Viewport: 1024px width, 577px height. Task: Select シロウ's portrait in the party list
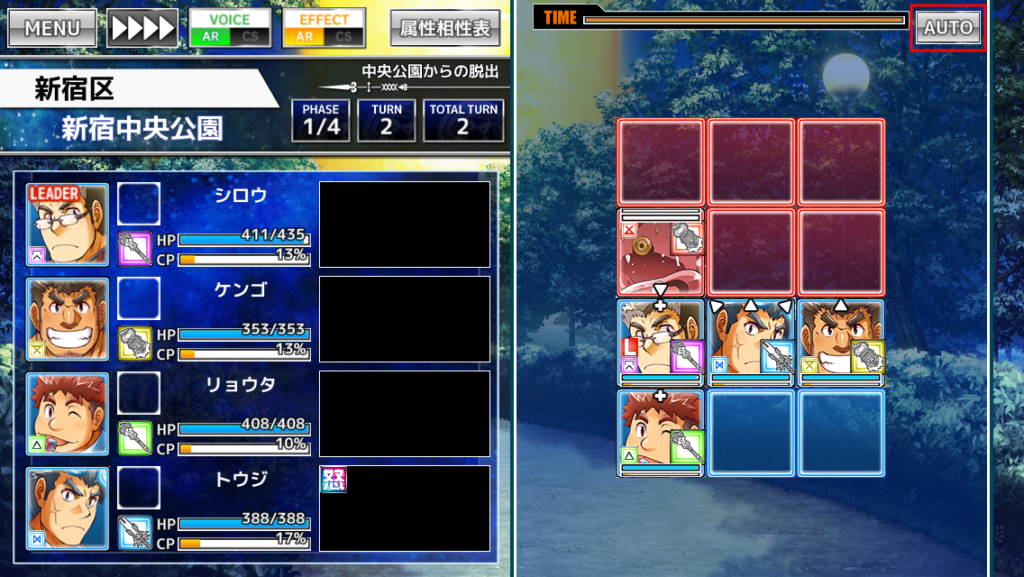pyautogui.click(x=67, y=224)
